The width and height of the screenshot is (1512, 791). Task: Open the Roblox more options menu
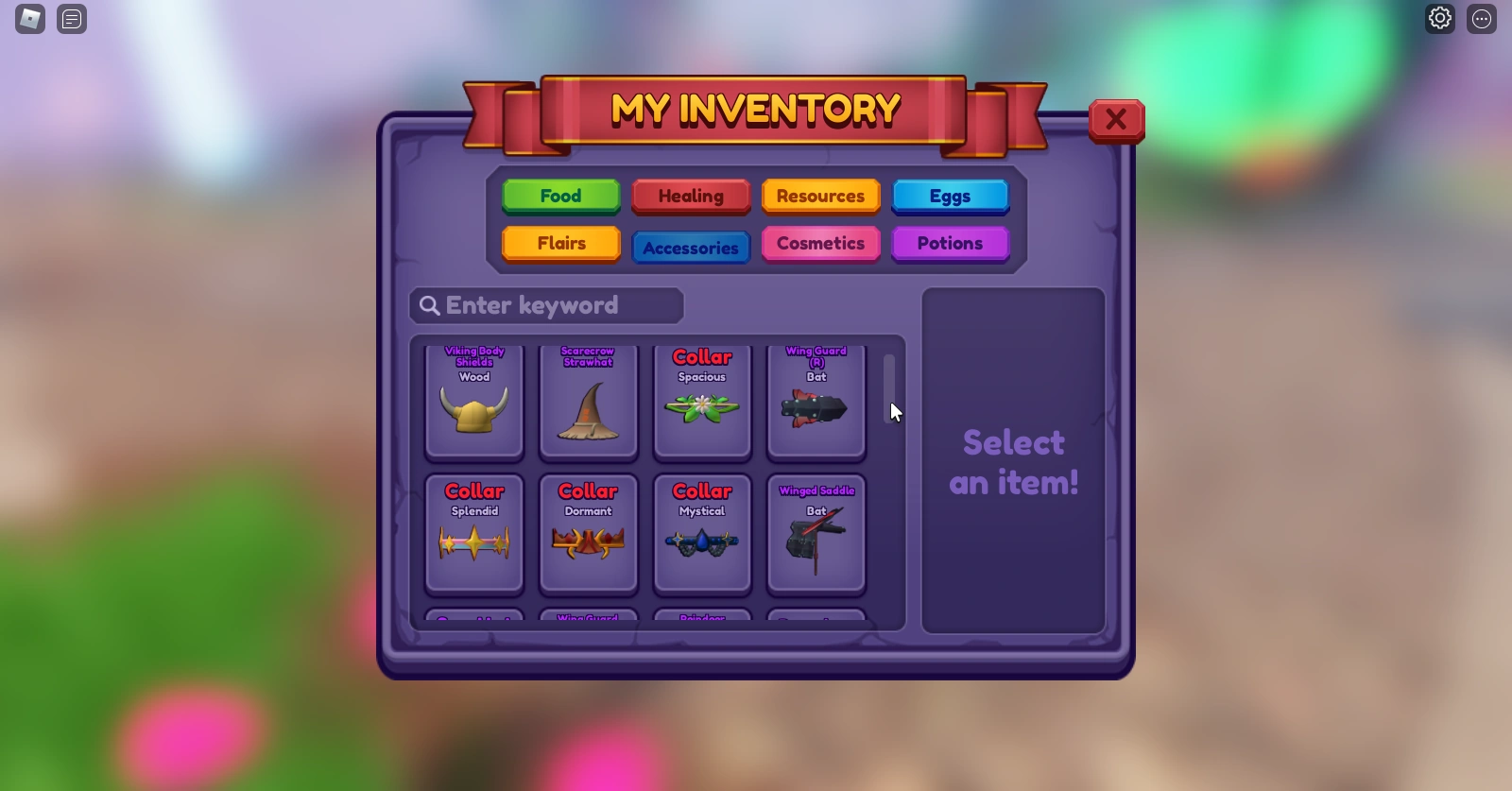click(x=1480, y=19)
